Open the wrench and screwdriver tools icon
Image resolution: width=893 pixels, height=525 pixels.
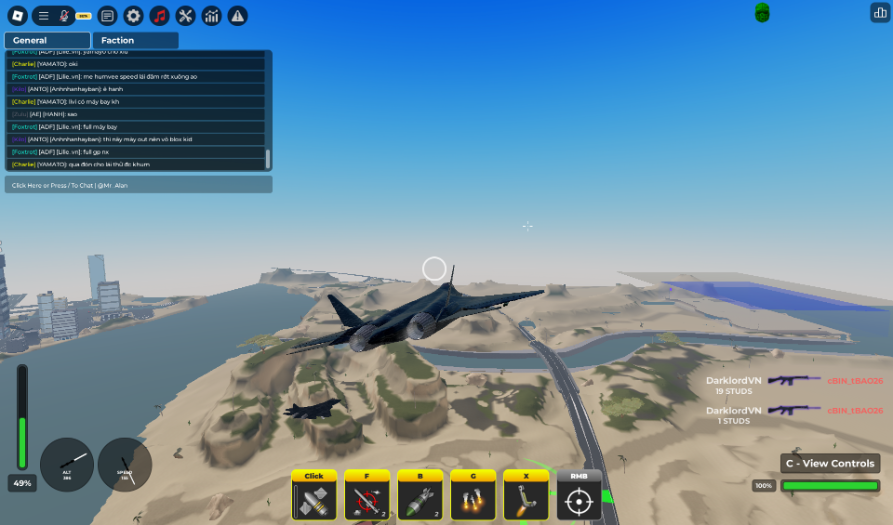[x=186, y=15]
